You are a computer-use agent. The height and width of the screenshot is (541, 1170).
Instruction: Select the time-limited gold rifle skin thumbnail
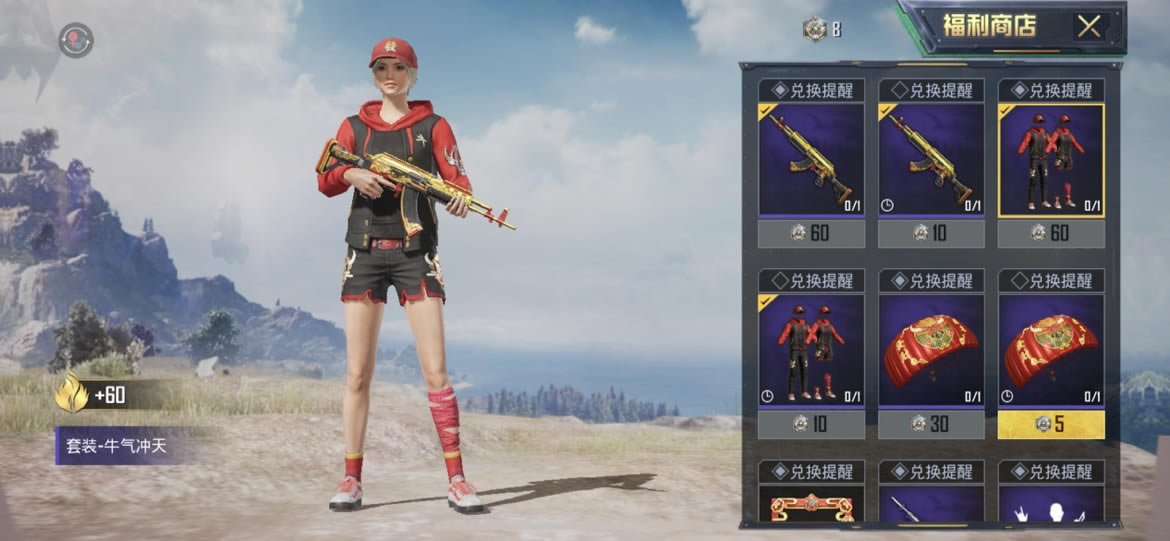(x=931, y=158)
